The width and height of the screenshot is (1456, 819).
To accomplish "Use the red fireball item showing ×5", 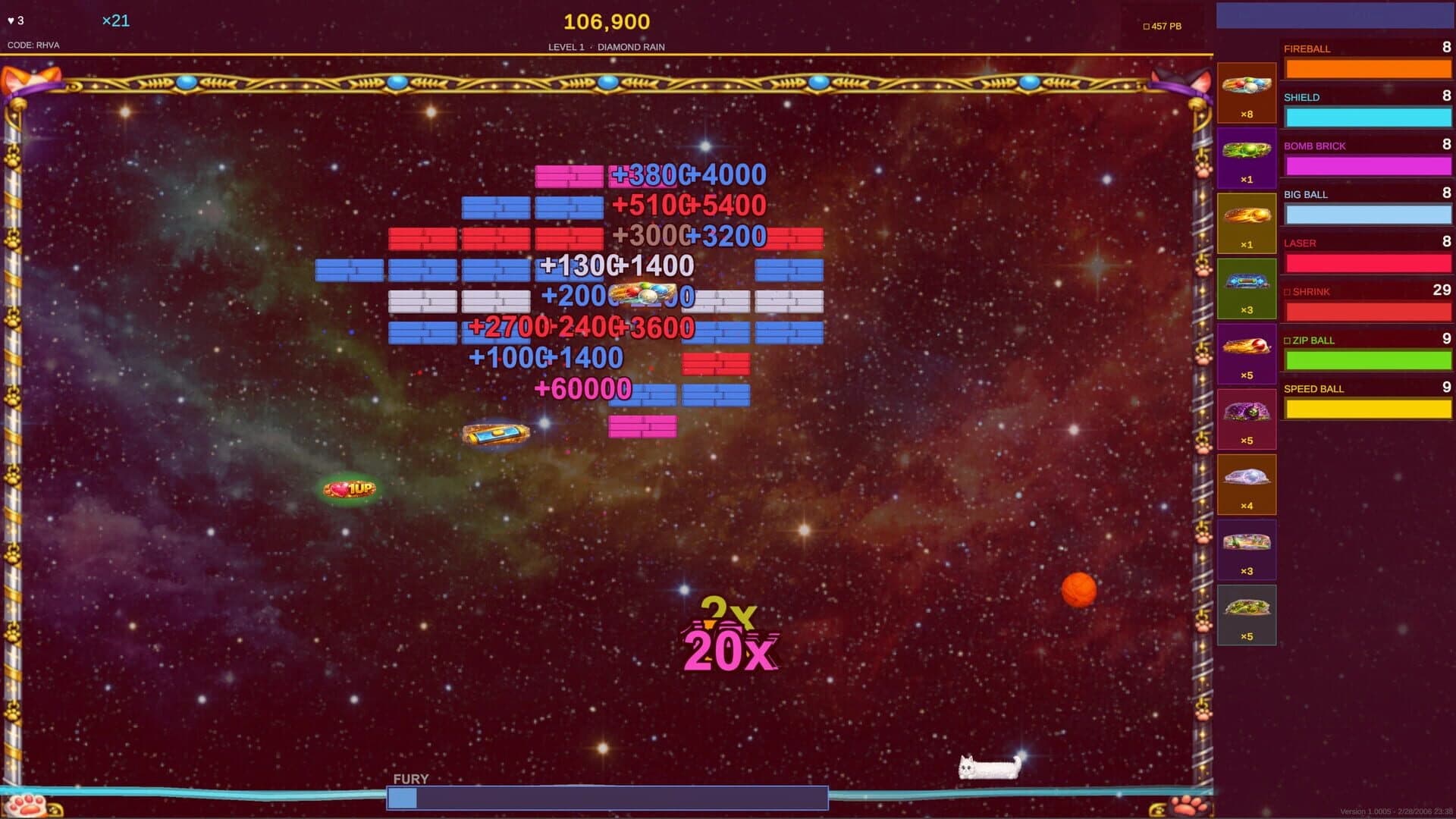I will coord(1247,353).
